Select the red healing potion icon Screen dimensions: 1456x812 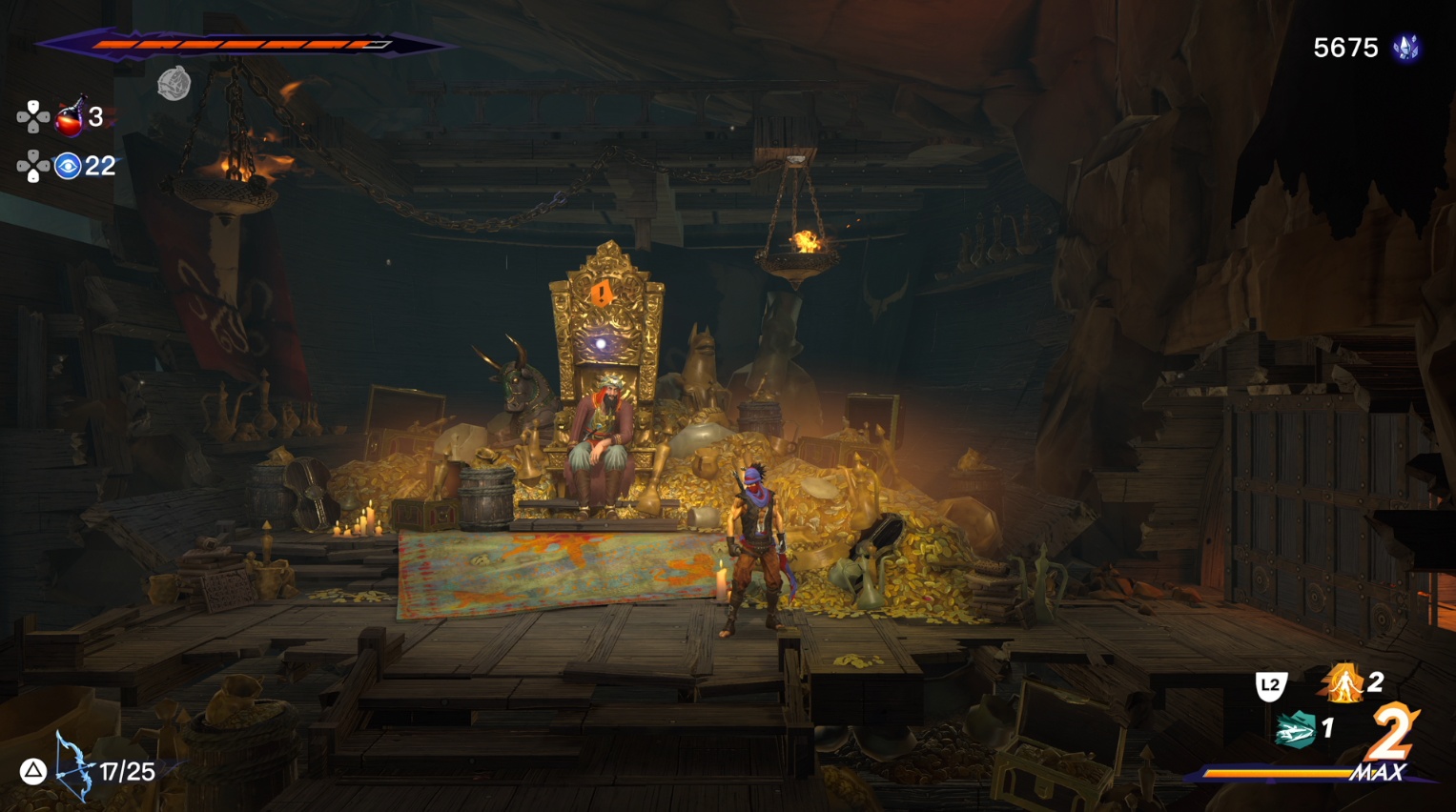[x=69, y=118]
